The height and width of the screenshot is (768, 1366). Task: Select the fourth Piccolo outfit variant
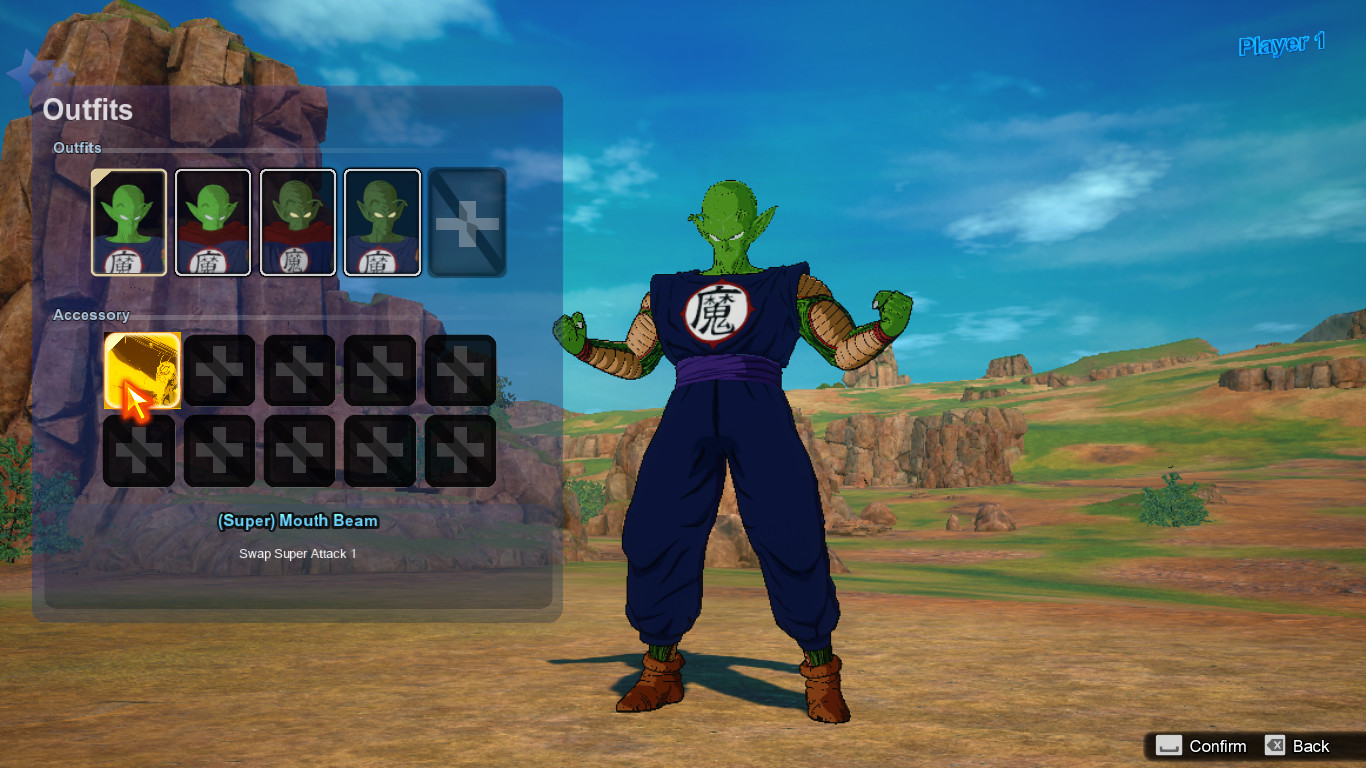tap(383, 222)
